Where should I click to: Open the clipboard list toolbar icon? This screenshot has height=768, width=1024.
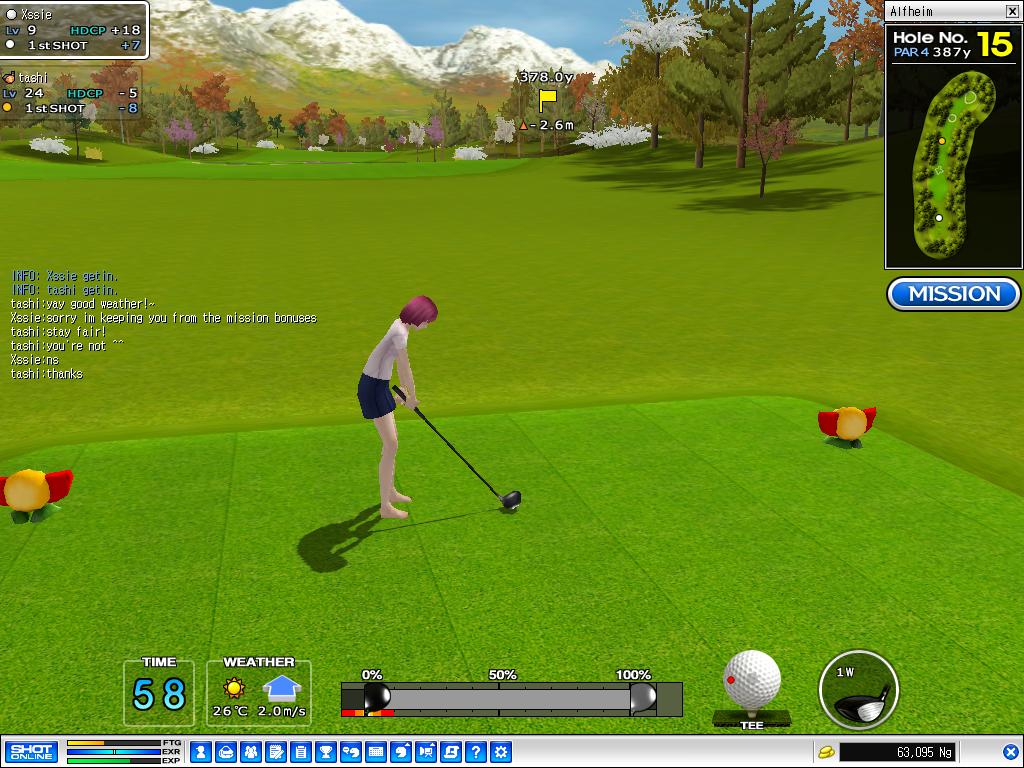click(x=300, y=751)
